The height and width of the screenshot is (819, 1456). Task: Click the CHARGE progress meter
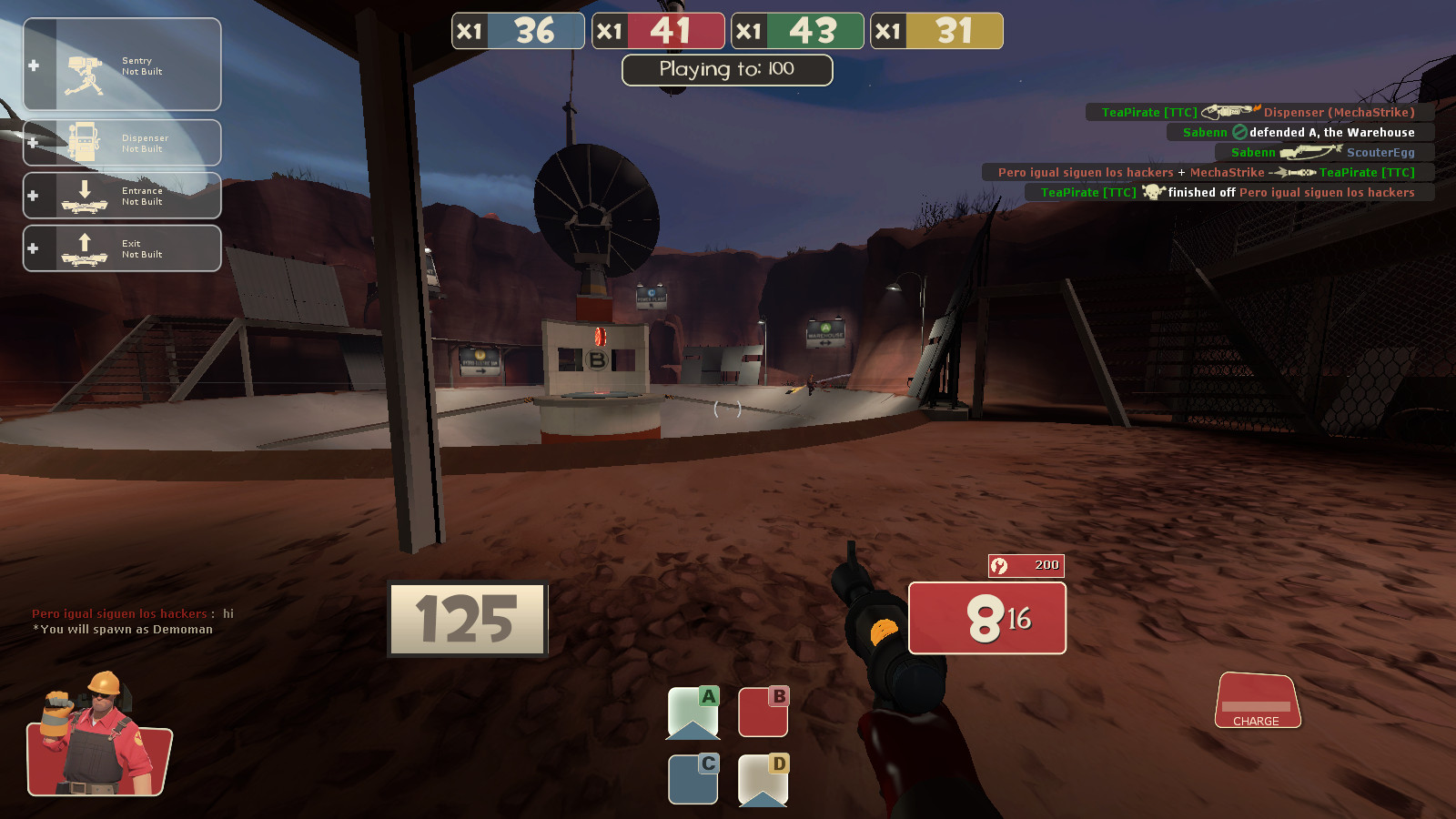point(1258,705)
